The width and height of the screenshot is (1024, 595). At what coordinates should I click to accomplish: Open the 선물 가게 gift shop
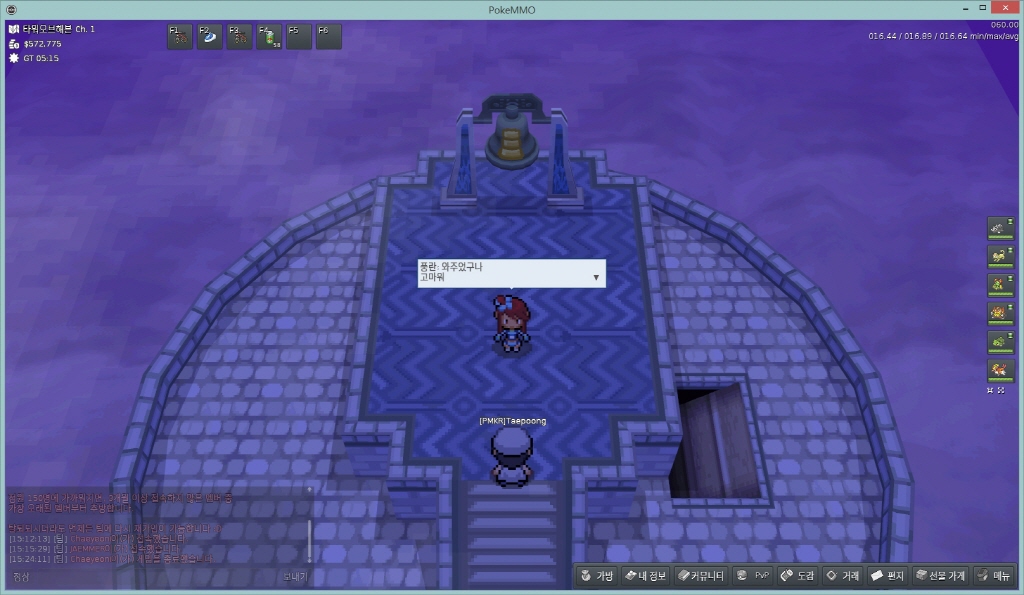[940, 576]
